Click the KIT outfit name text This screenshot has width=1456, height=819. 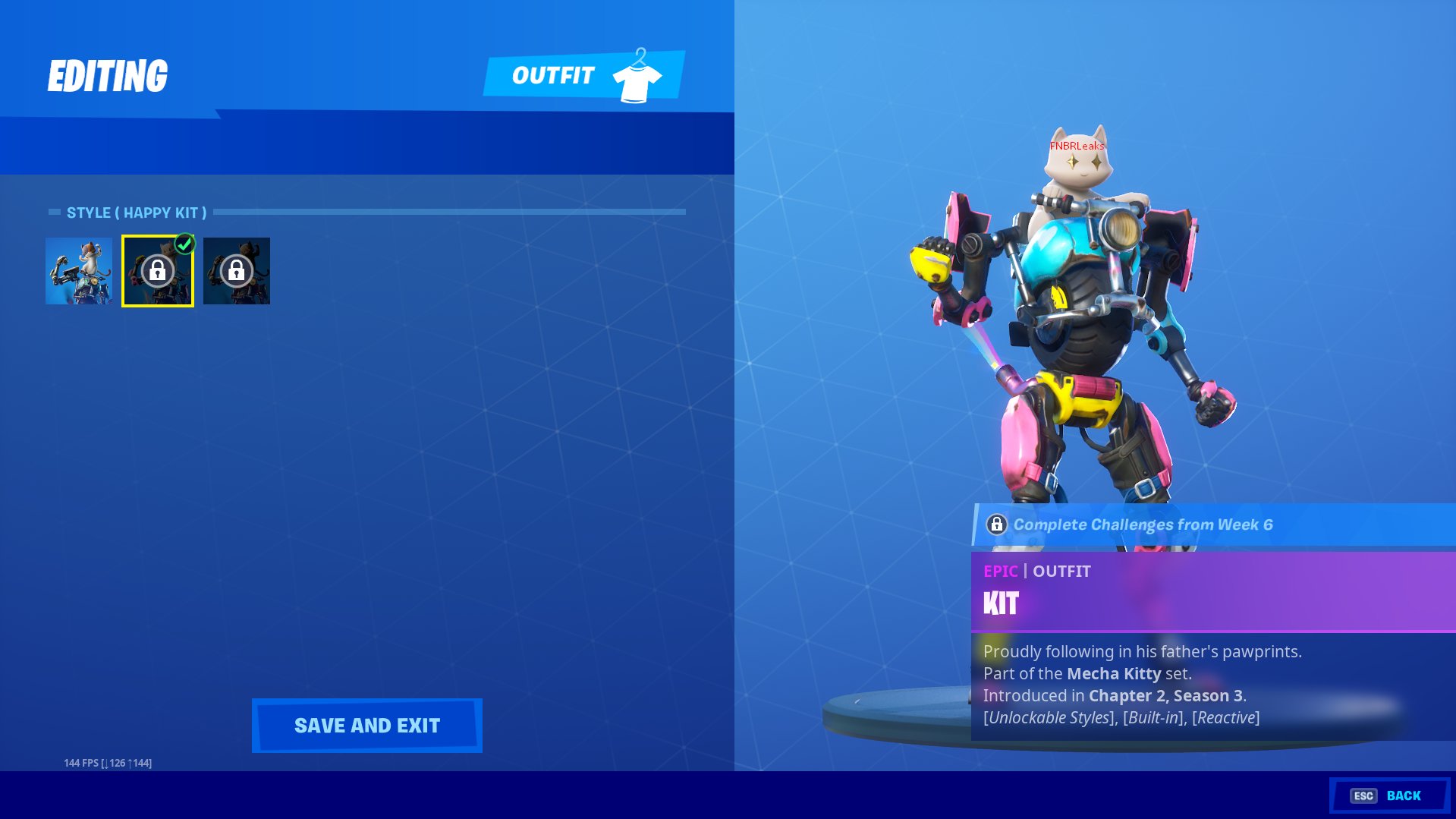1000,603
